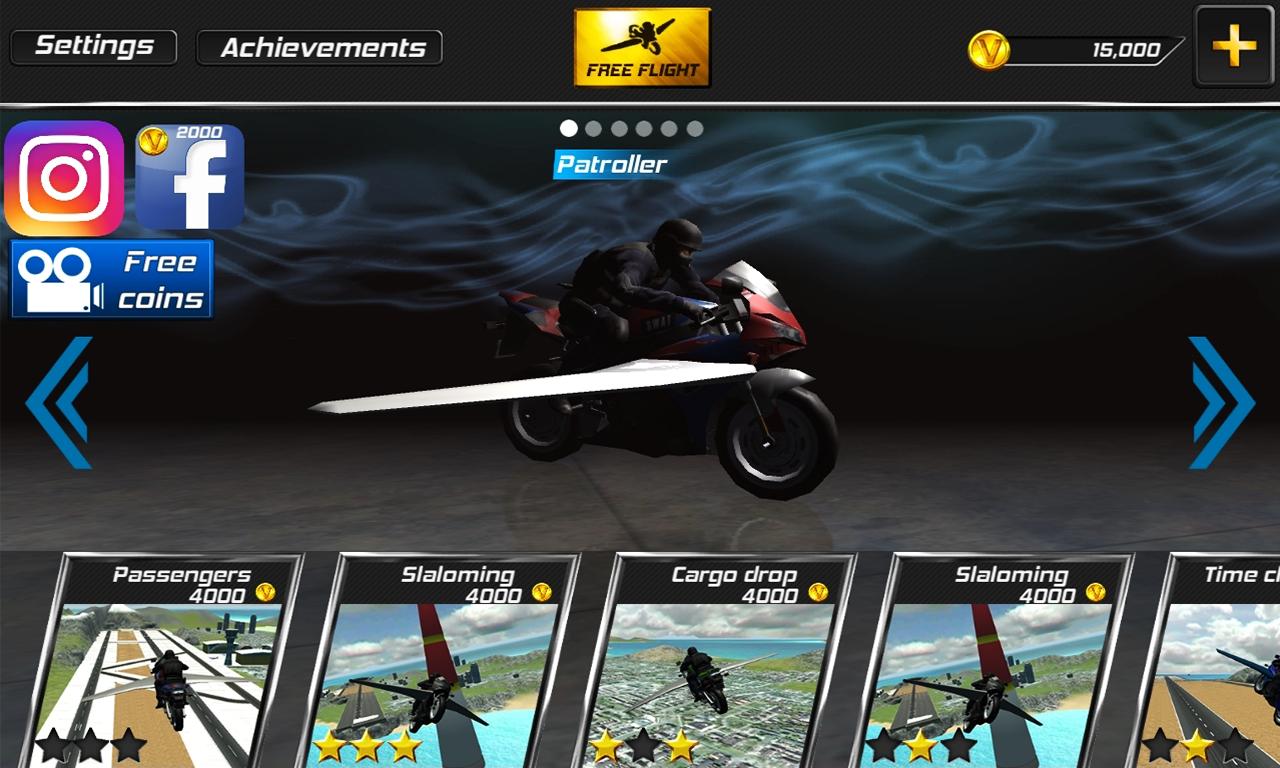Open the Free Flight mode

(x=640, y=45)
